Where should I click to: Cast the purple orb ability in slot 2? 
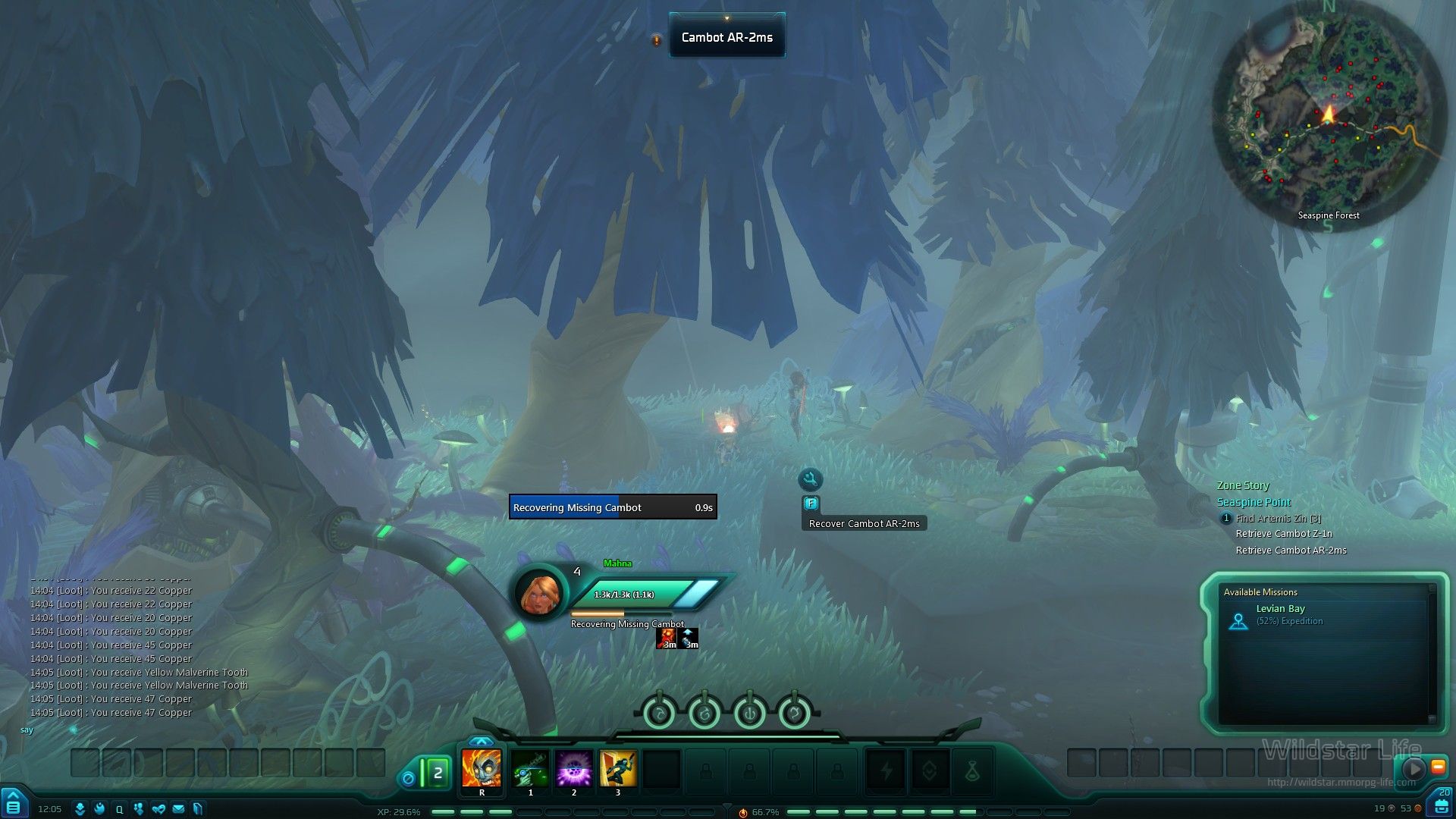[x=573, y=769]
